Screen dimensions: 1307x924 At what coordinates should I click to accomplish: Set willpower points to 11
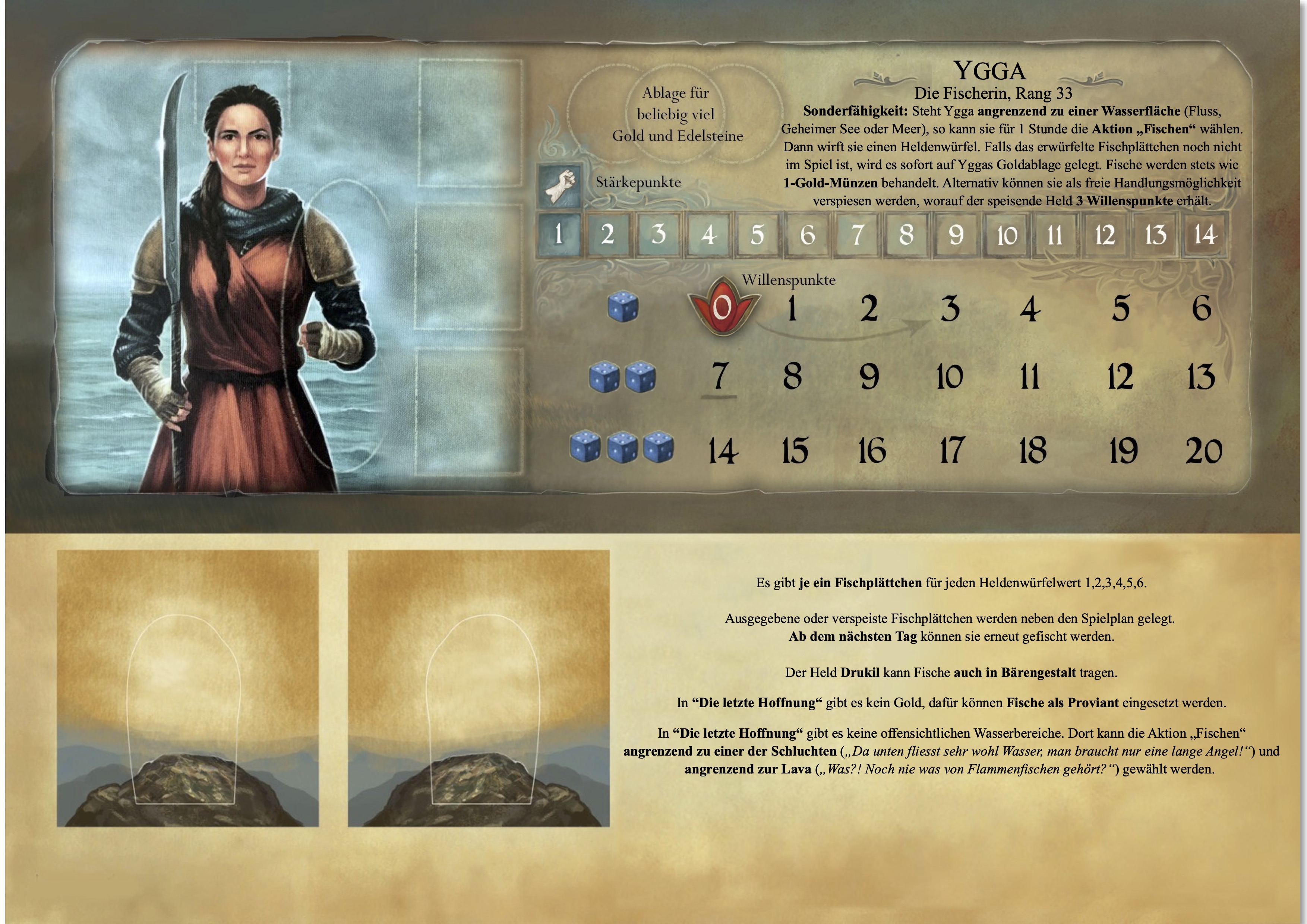click(1029, 377)
